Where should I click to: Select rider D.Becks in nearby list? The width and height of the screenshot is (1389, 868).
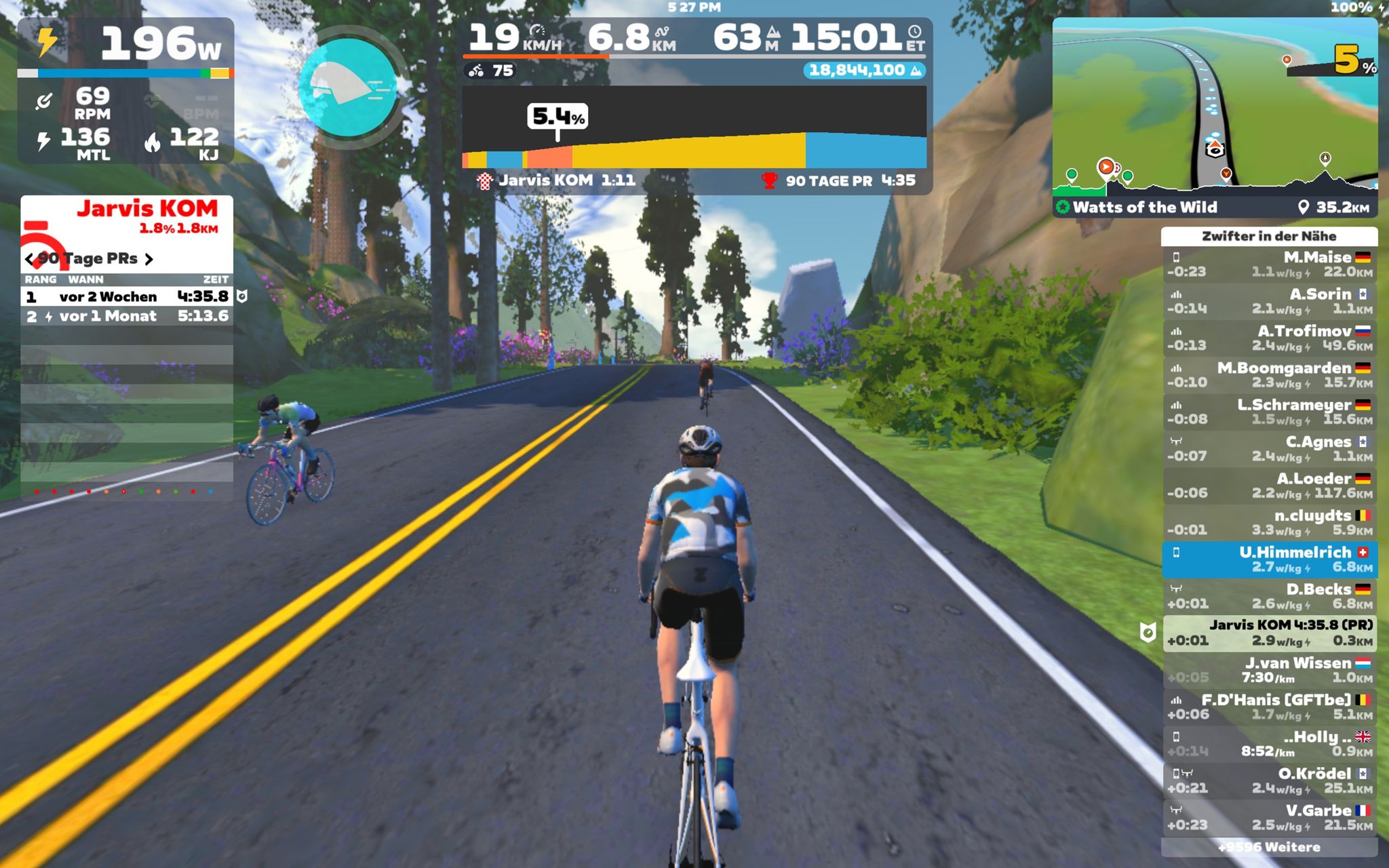(1269, 596)
